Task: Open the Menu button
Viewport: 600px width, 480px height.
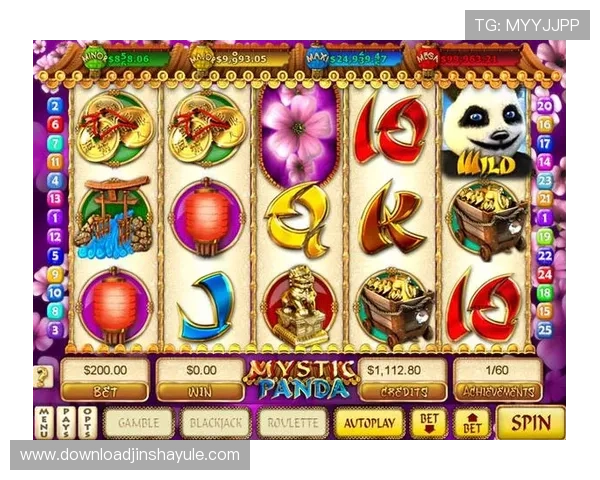Action: point(43,423)
